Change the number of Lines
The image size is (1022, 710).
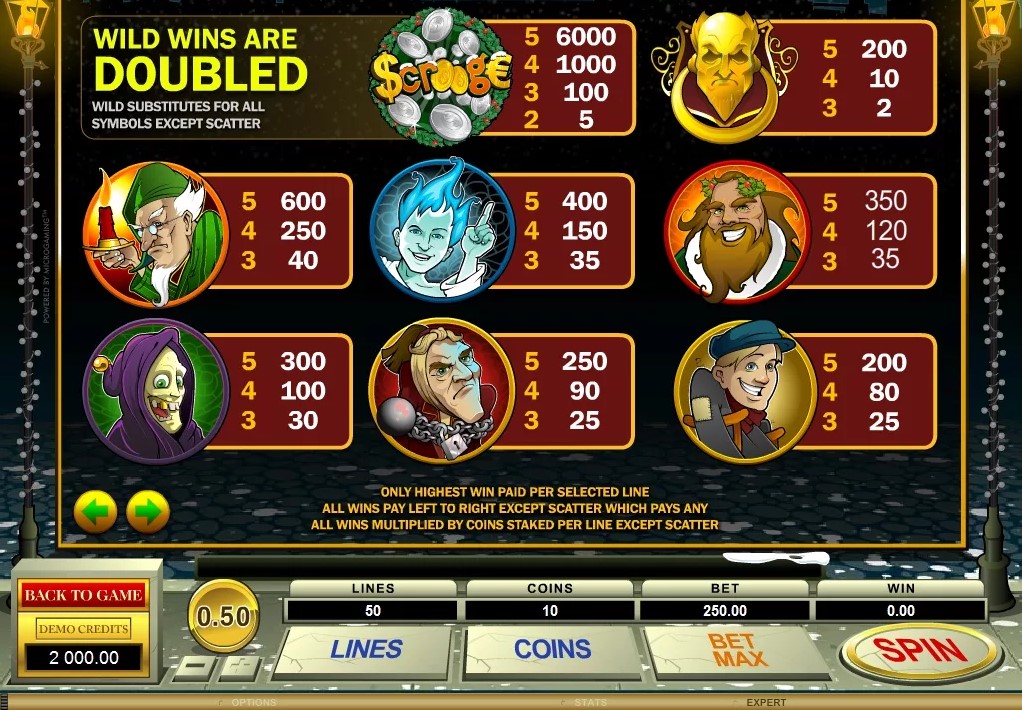[366, 650]
